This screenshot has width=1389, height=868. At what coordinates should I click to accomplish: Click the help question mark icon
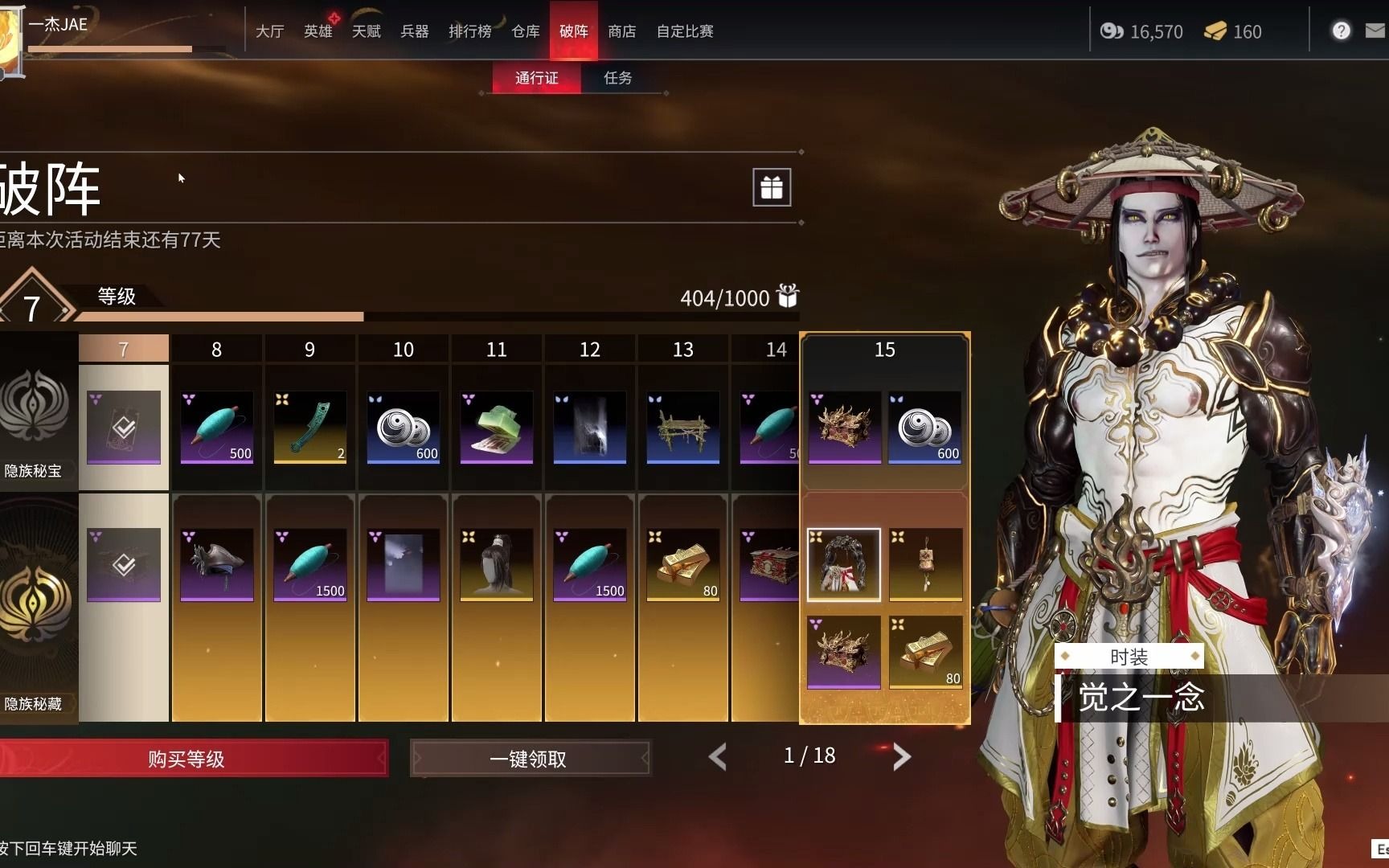coord(1341,31)
